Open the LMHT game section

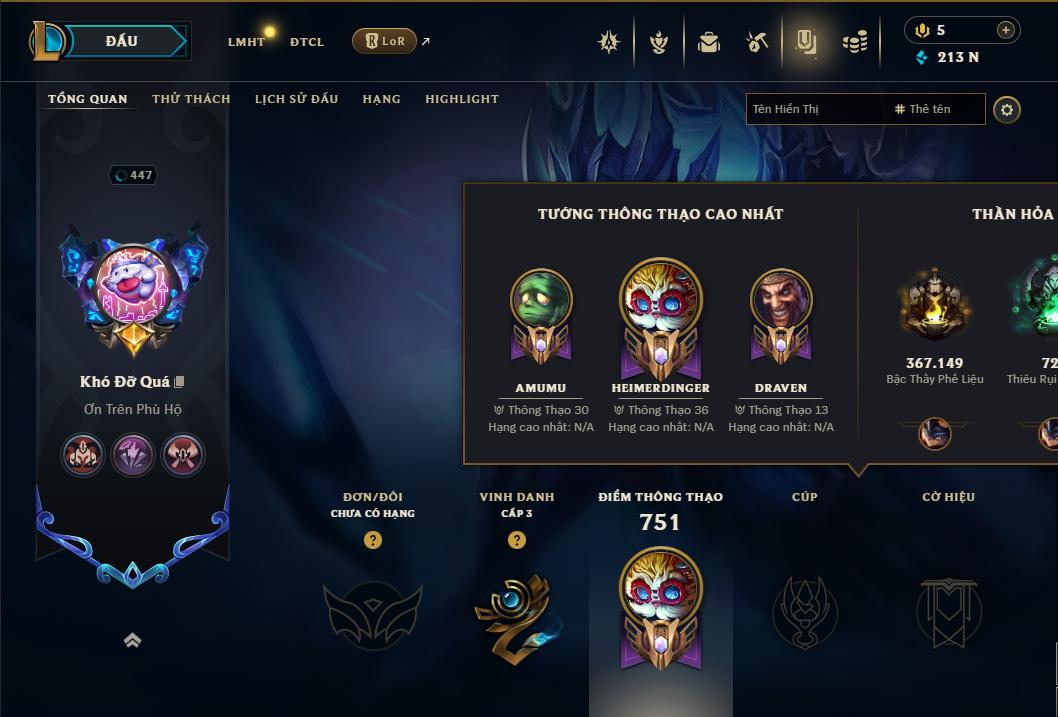(x=246, y=42)
